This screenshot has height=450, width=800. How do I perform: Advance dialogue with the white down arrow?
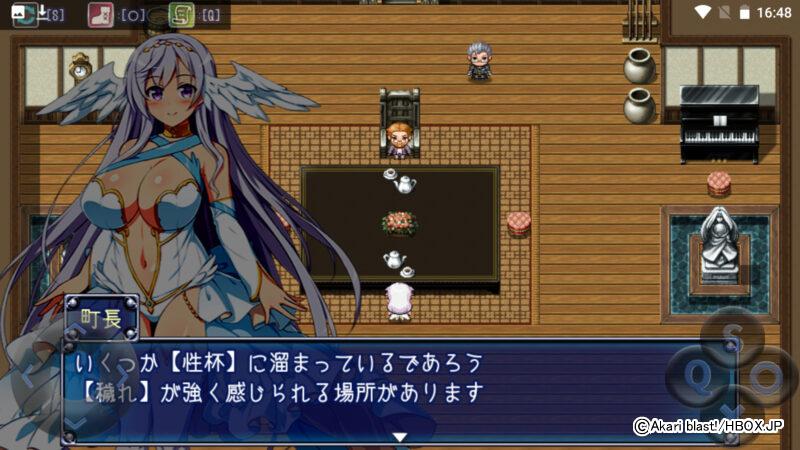tap(399, 436)
